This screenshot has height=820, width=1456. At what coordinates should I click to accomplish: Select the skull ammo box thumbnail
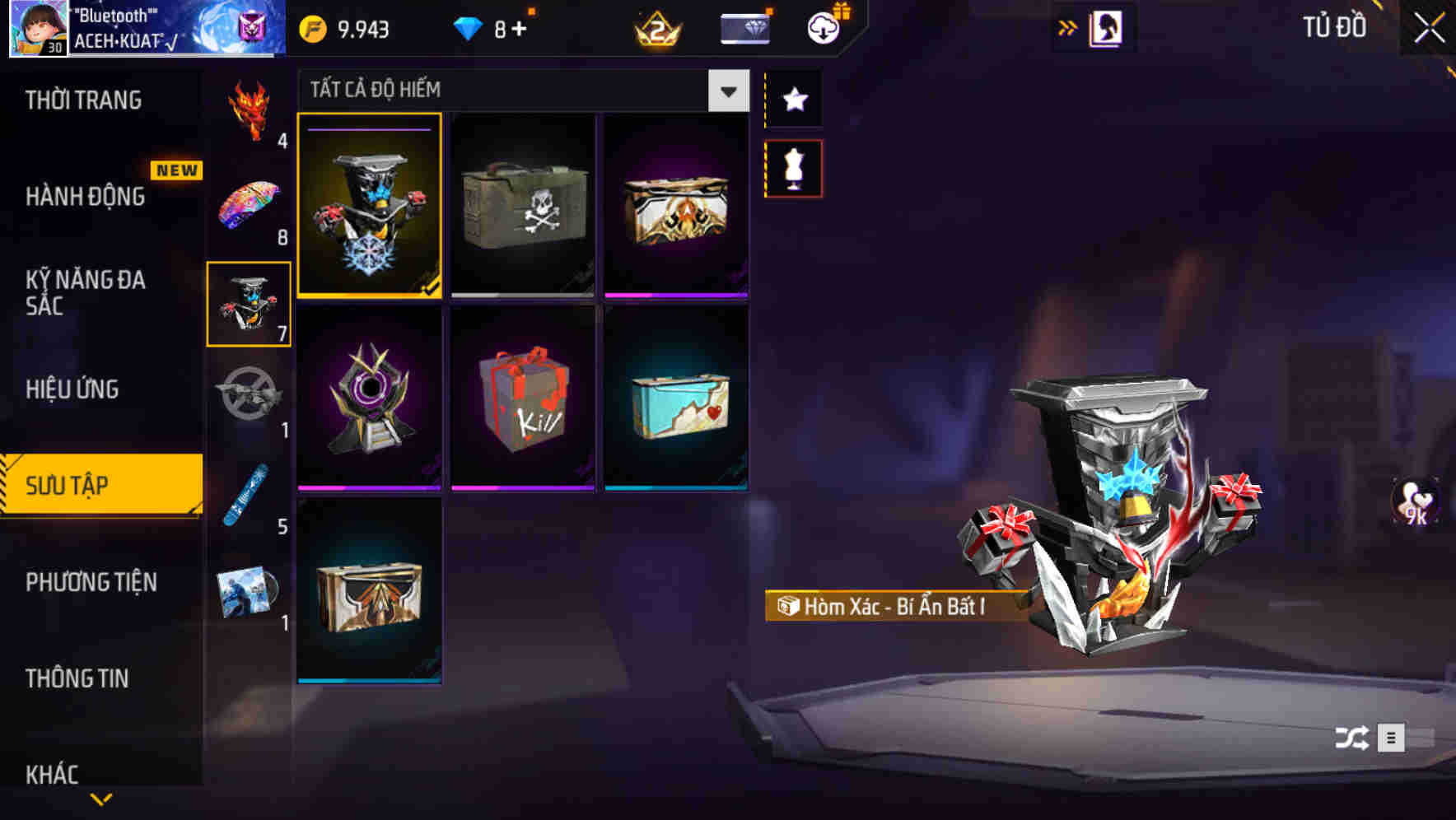(x=524, y=206)
